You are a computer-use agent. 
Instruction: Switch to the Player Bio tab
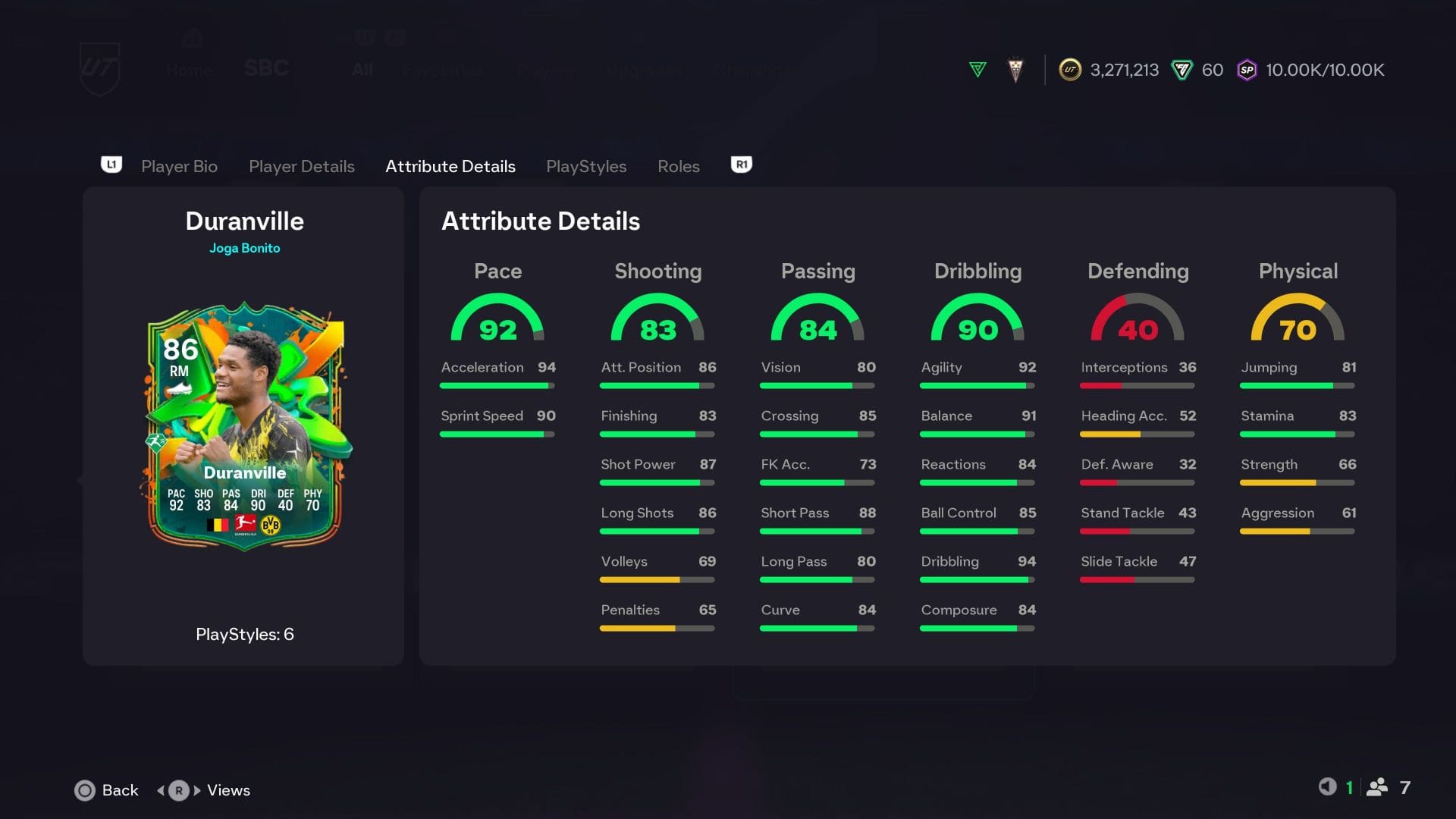(179, 166)
